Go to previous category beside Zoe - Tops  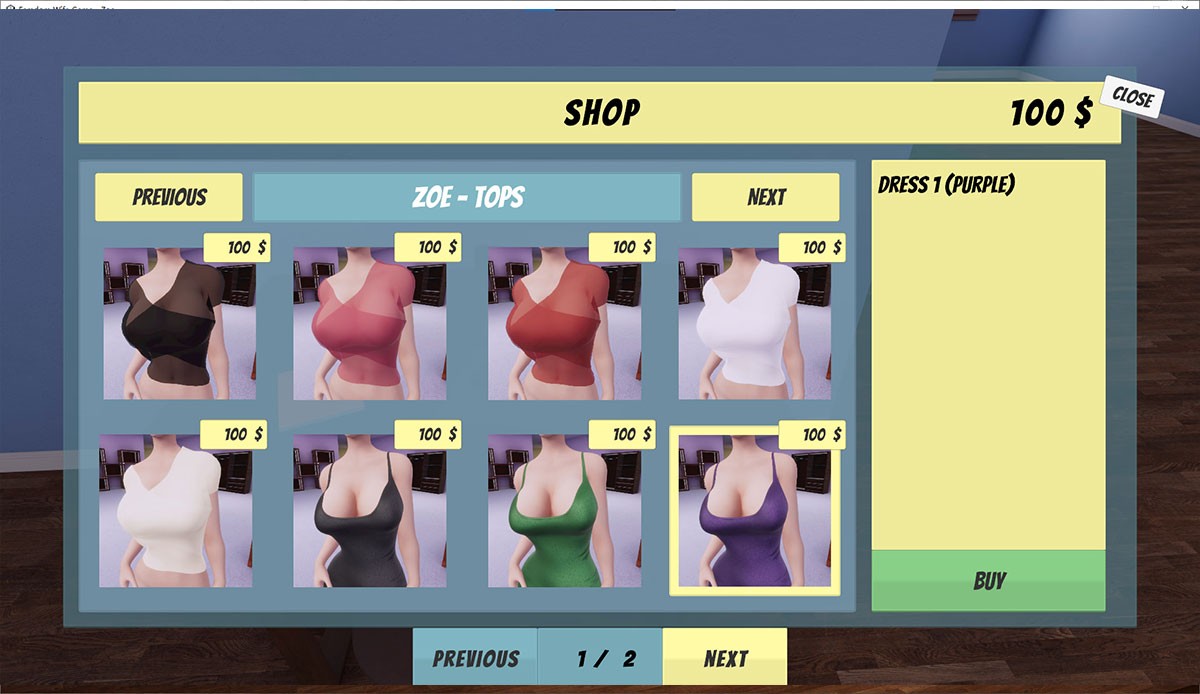tap(169, 197)
